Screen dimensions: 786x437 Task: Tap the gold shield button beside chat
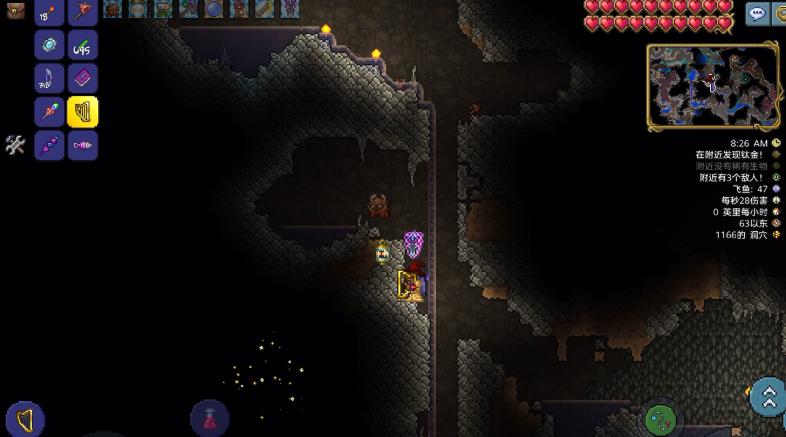coord(780,13)
